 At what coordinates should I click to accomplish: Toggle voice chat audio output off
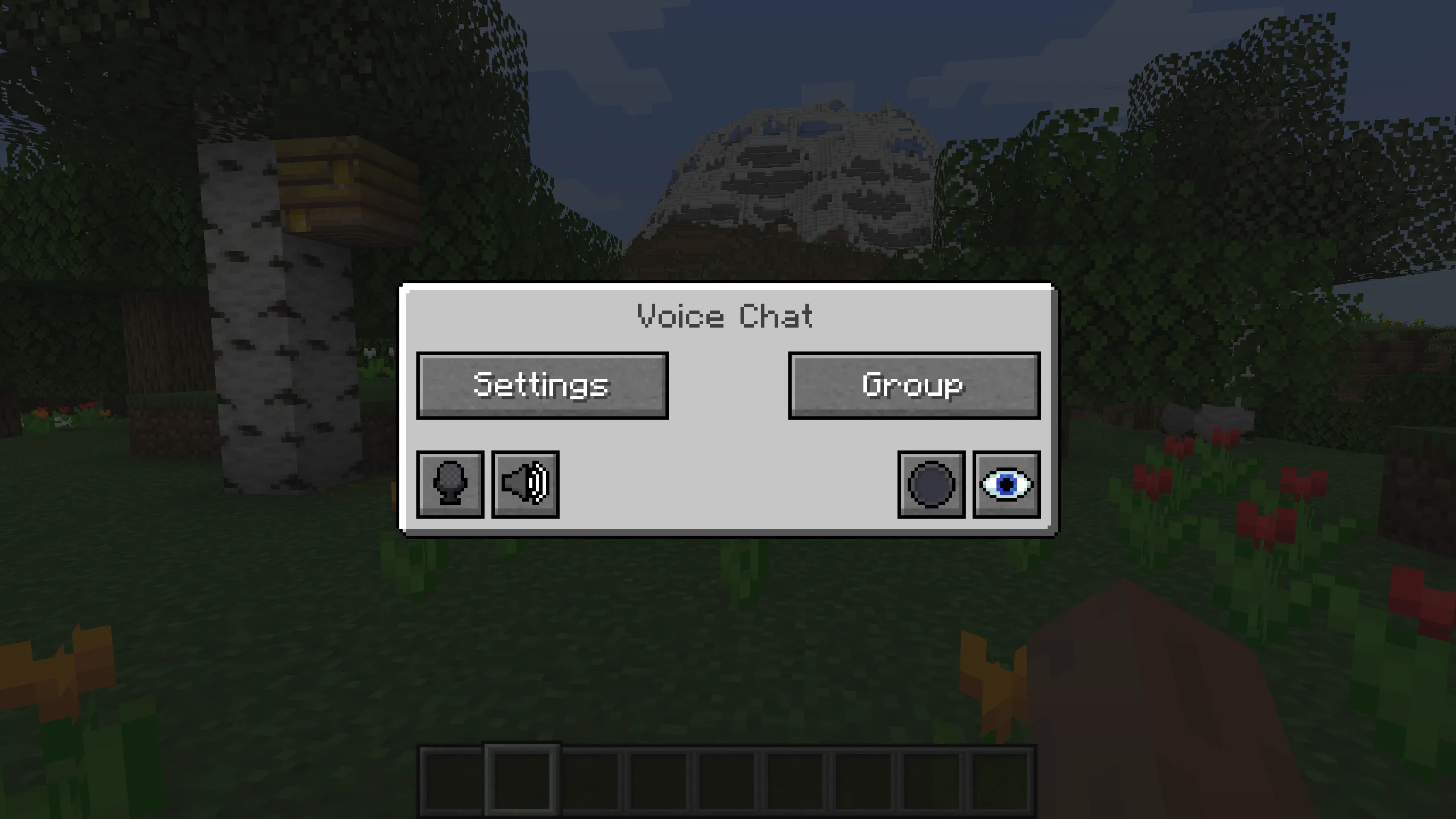pyautogui.click(x=524, y=485)
